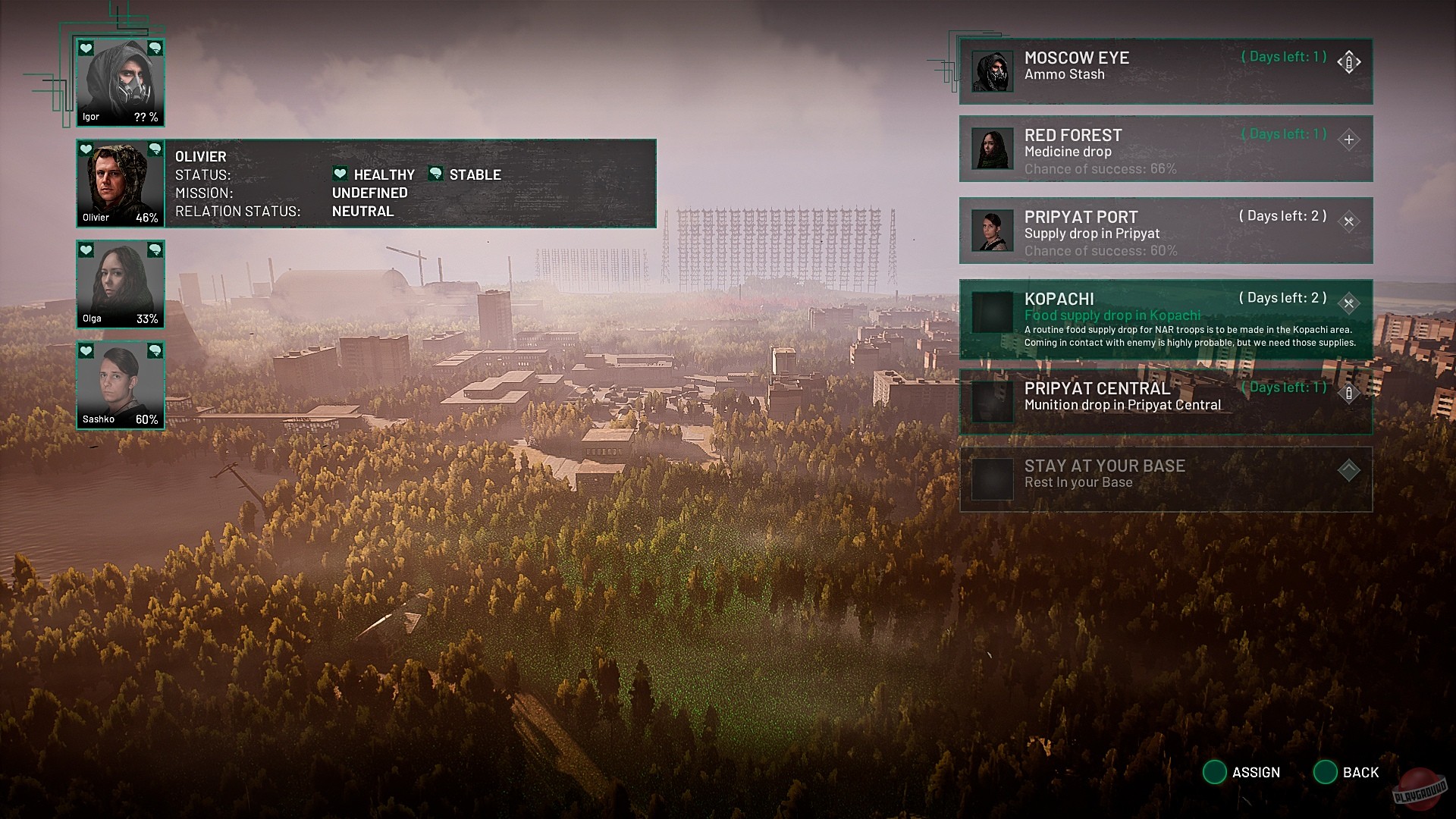Select the Kopachi food supply mission
Image resolution: width=1456 pixels, height=819 pixels.
pos(1166,319)
